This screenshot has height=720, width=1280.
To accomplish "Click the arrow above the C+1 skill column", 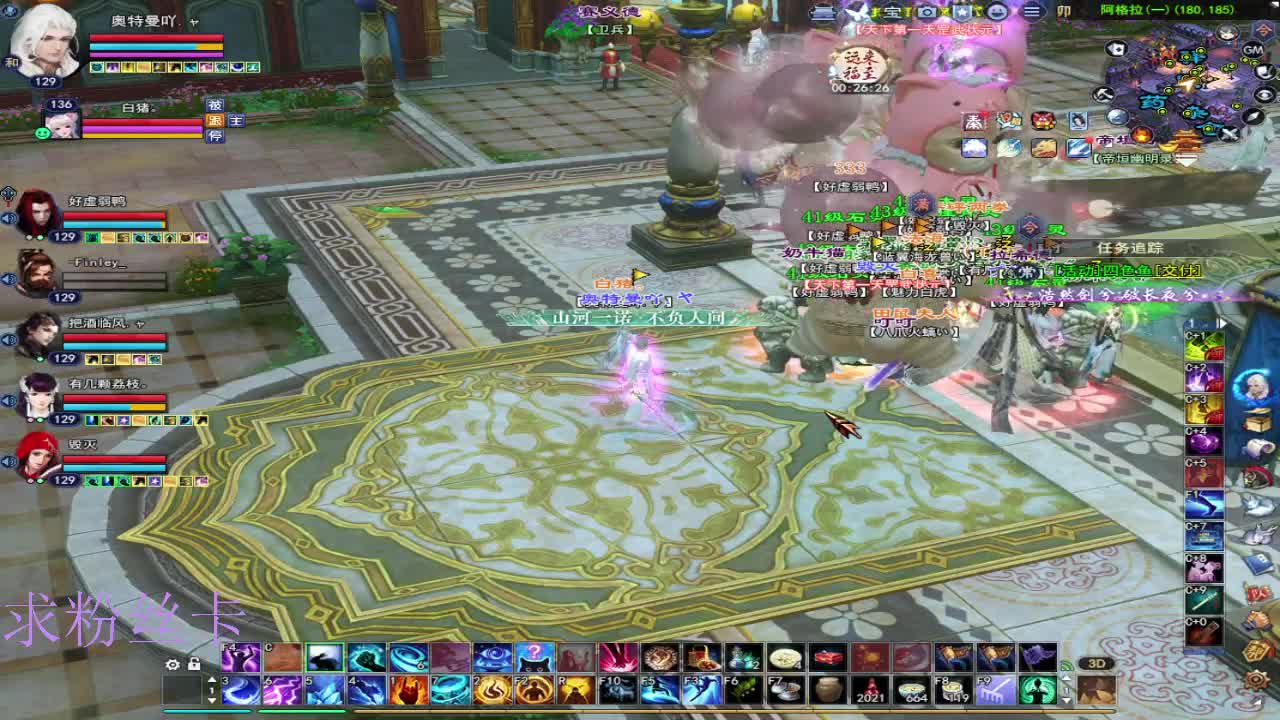I will 1222,324.
